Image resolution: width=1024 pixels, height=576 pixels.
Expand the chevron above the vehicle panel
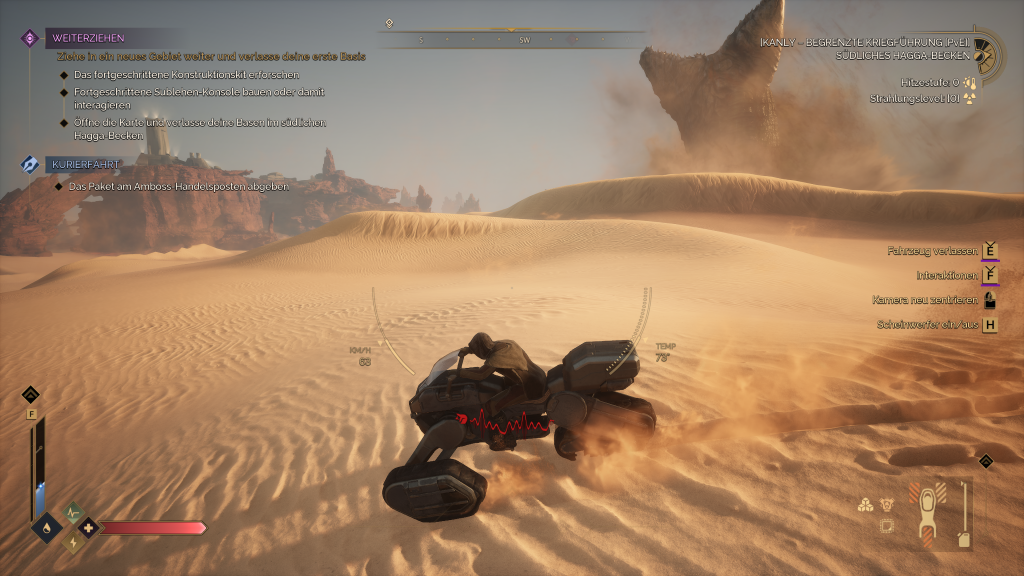click(x=986, y=461)
